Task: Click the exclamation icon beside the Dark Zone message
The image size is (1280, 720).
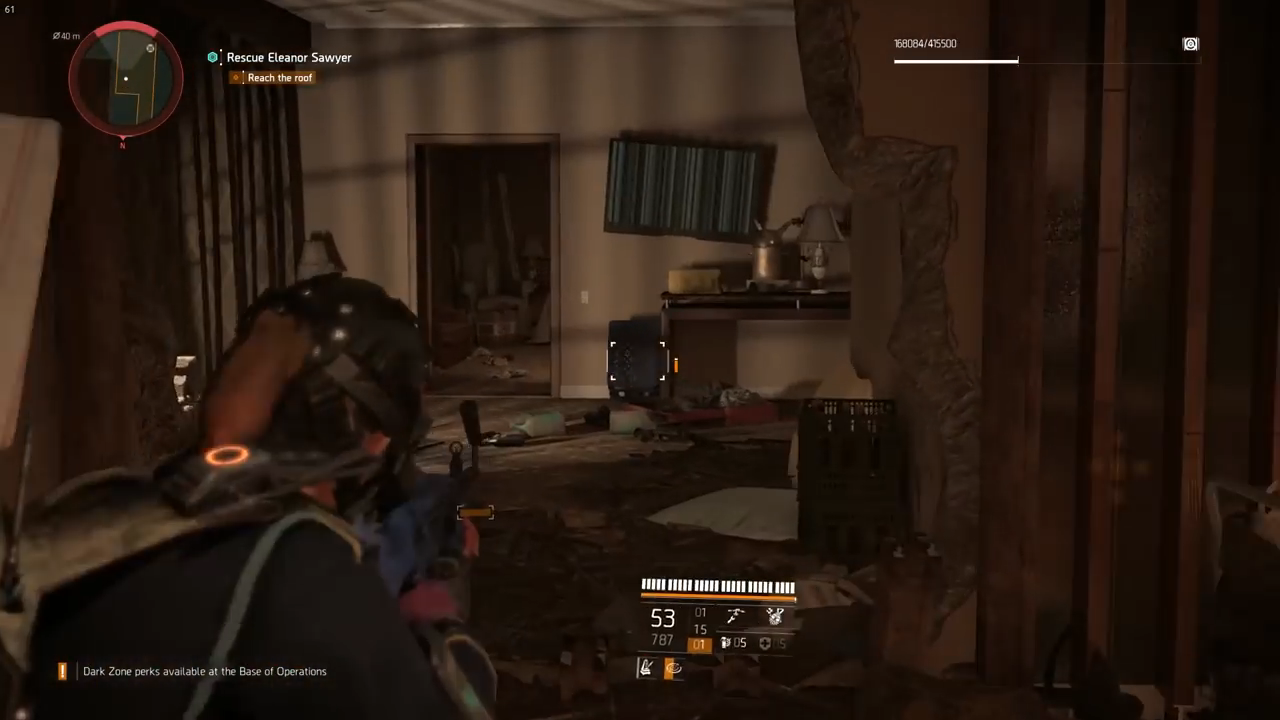Action: [x=61, y=671]
